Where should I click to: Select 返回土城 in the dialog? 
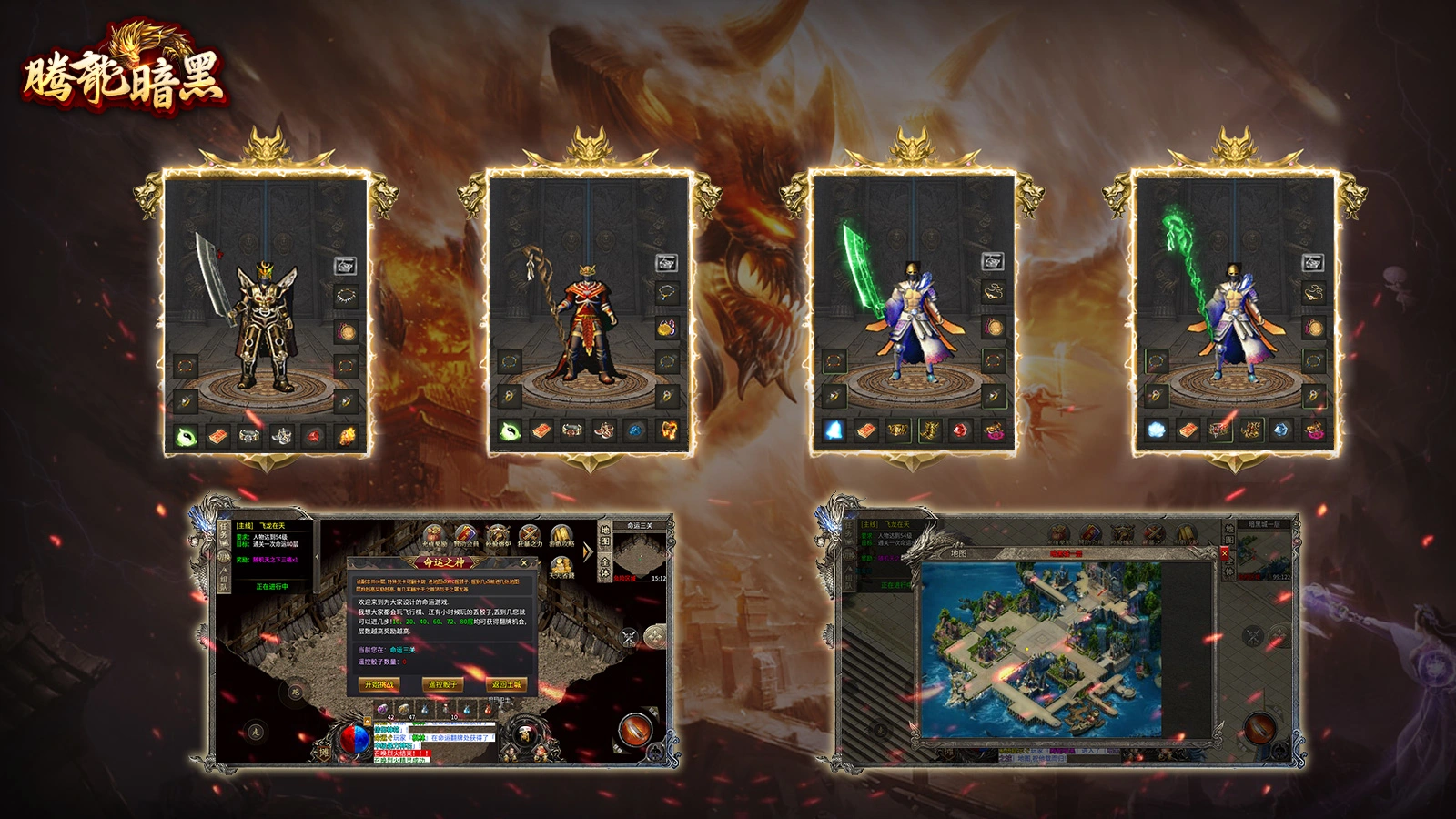(507, 684)
